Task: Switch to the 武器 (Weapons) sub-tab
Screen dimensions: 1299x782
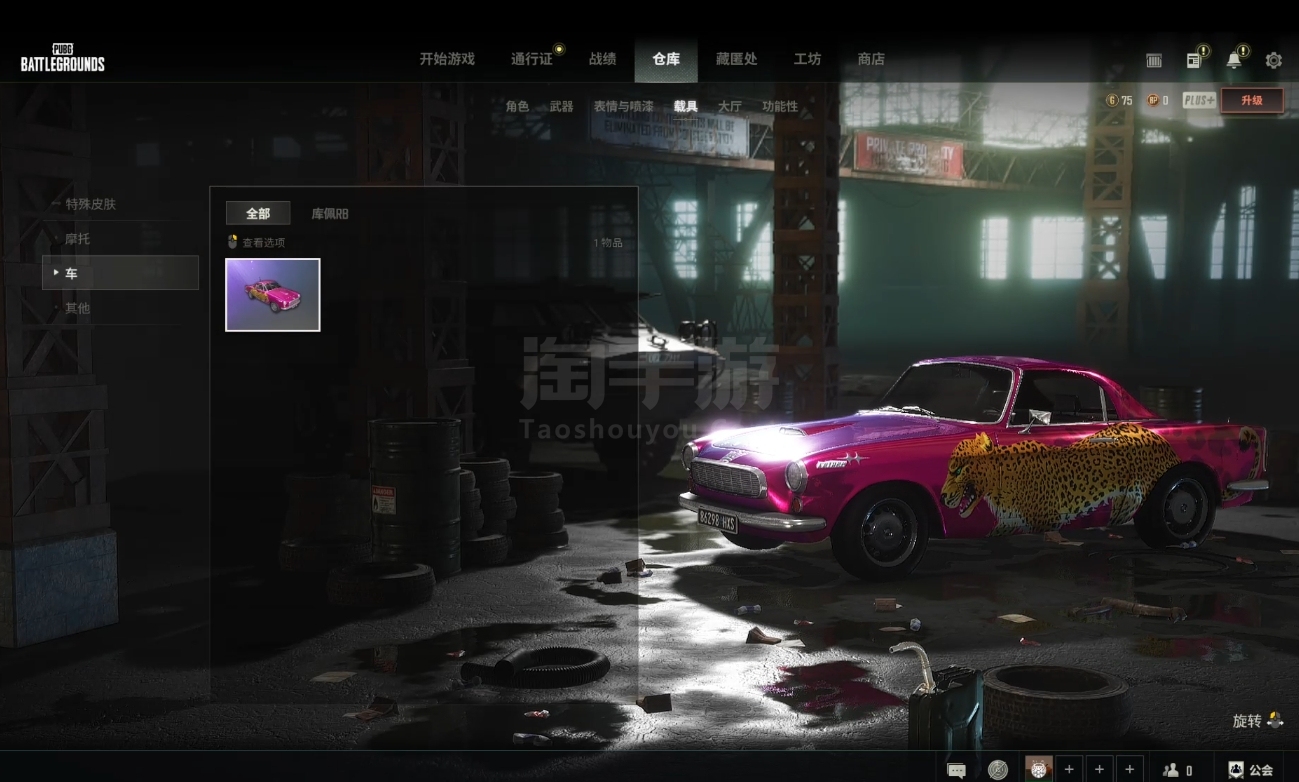Action: (x=561, y=106)
